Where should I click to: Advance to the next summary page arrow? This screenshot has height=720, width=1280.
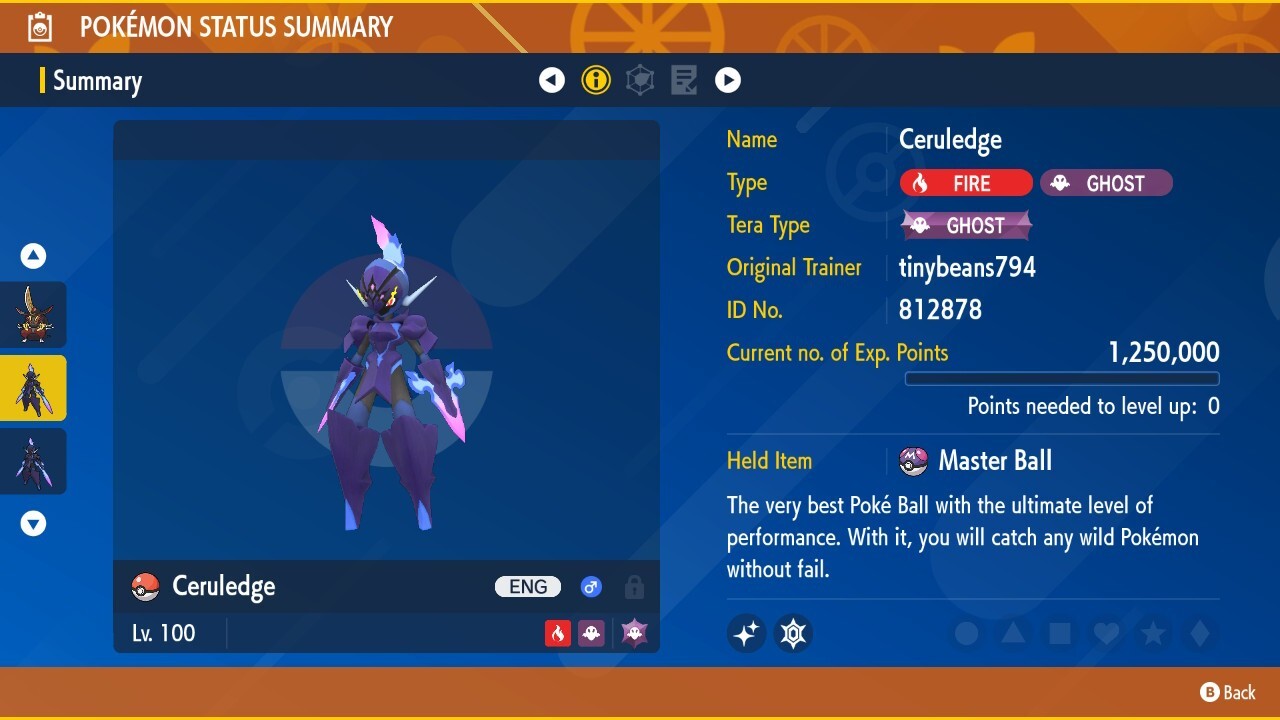pyautogui.click(x=728, y=81)
